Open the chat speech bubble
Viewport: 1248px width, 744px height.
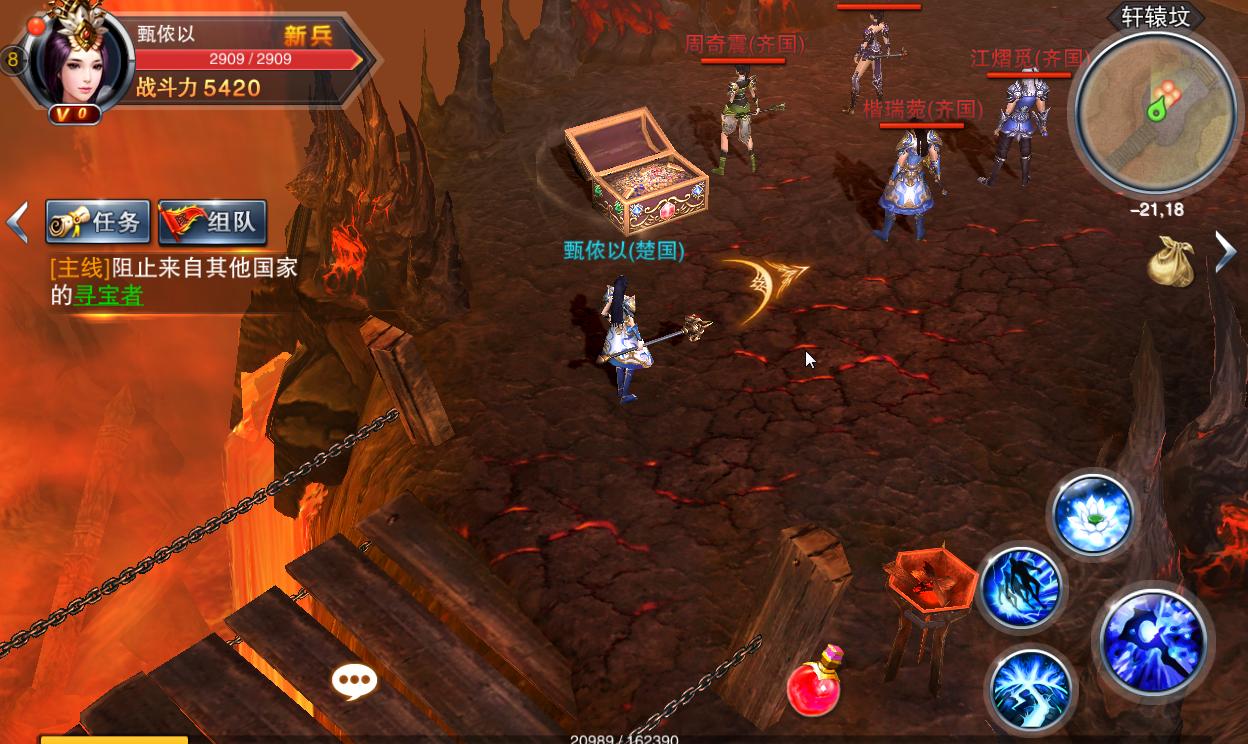pyautogui.click(x=354, y=682)
